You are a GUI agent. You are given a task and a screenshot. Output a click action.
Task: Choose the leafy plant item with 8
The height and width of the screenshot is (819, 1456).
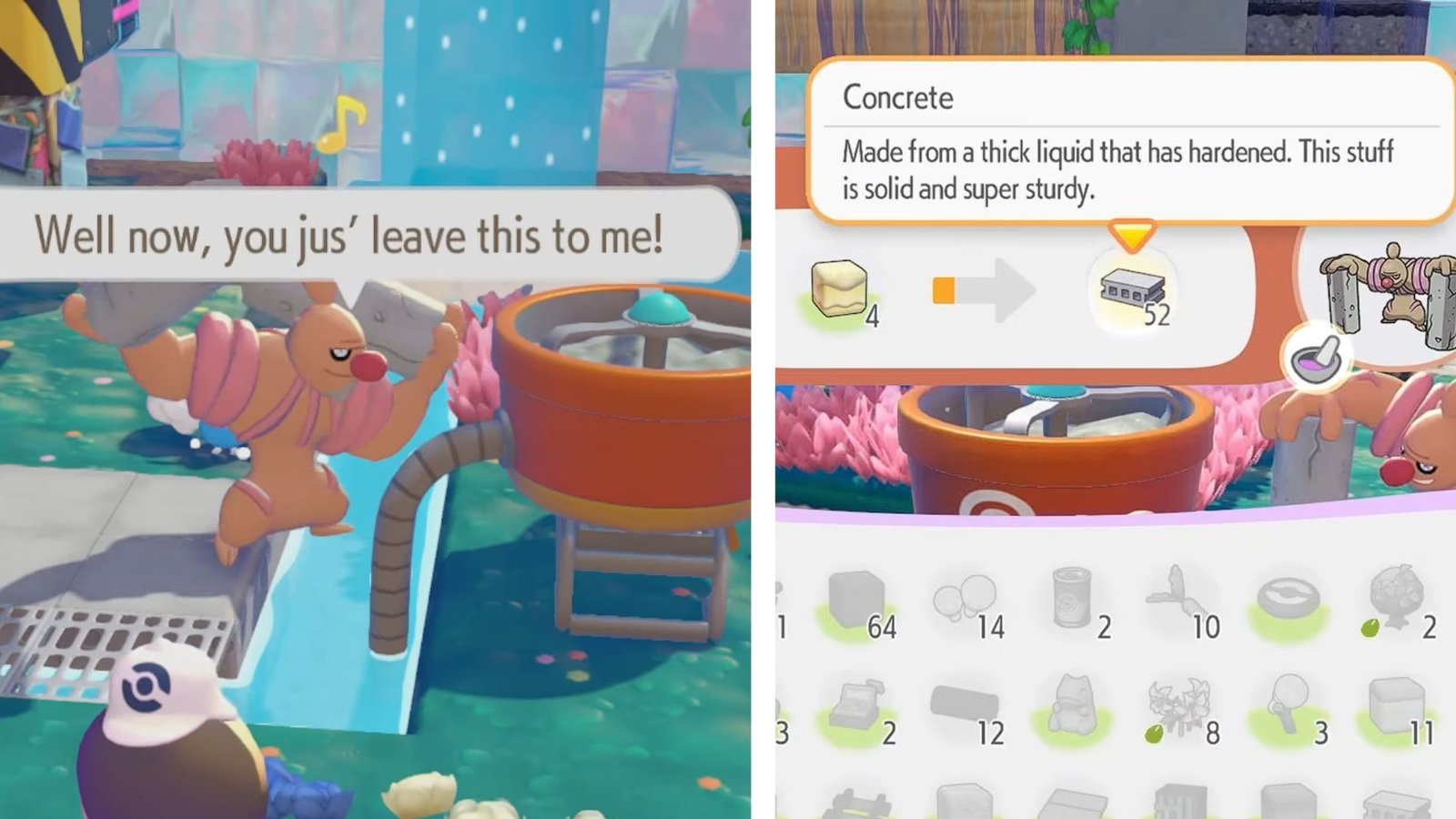point(1181,709)
